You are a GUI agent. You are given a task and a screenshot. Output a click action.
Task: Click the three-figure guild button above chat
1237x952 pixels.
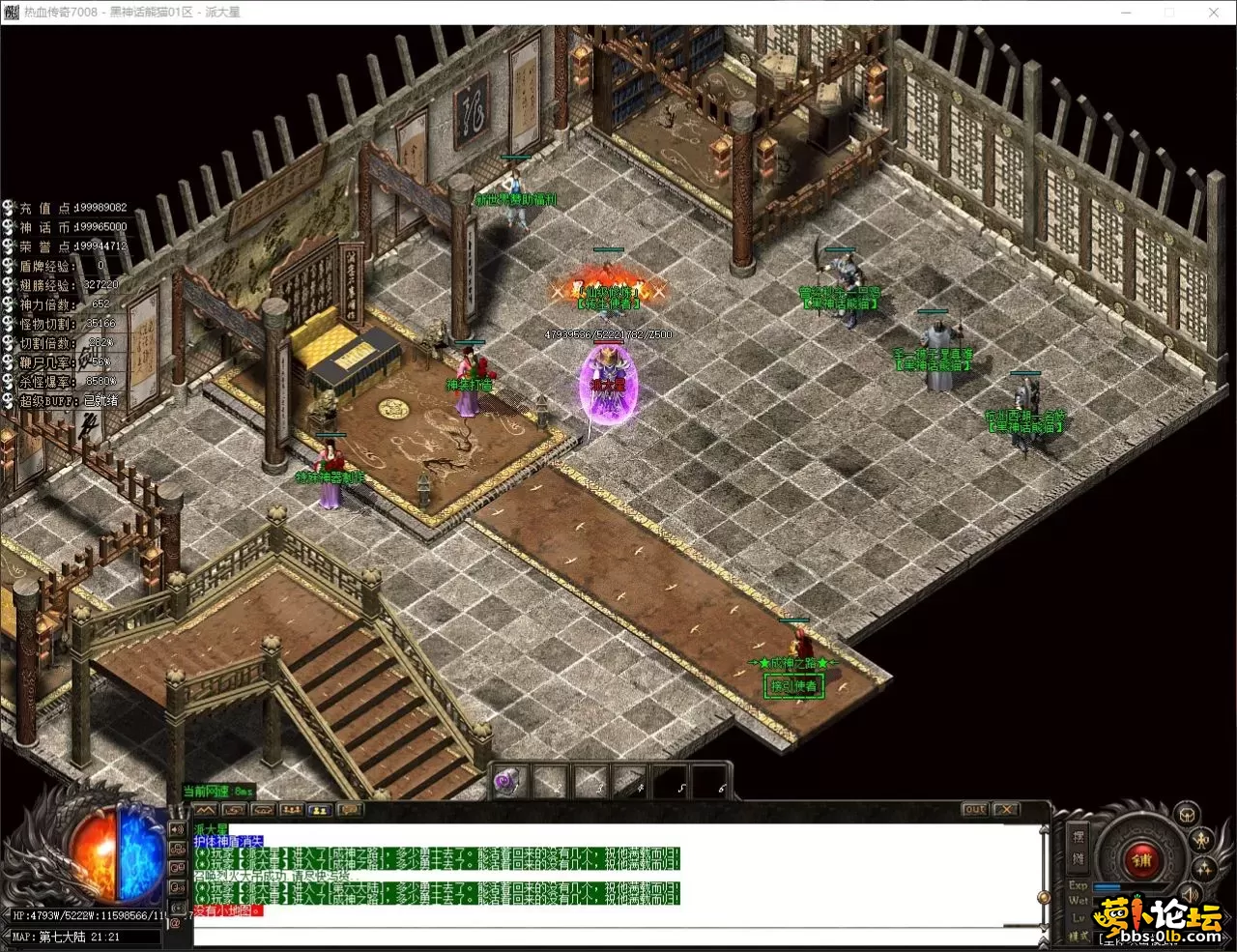[x=292, y=810]
